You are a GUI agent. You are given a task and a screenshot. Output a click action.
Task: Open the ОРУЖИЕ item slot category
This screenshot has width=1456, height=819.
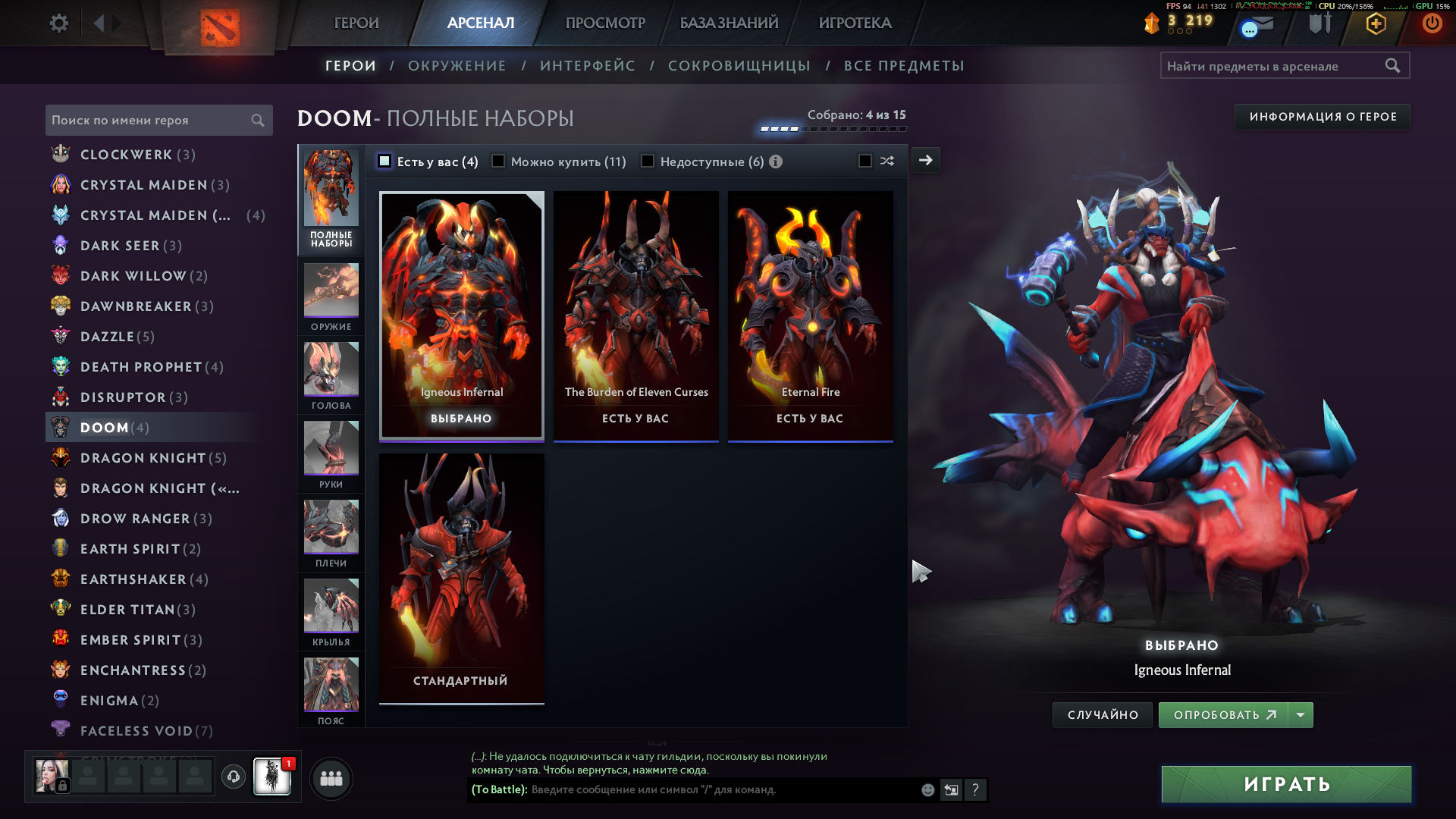click(x=331, y=297)
